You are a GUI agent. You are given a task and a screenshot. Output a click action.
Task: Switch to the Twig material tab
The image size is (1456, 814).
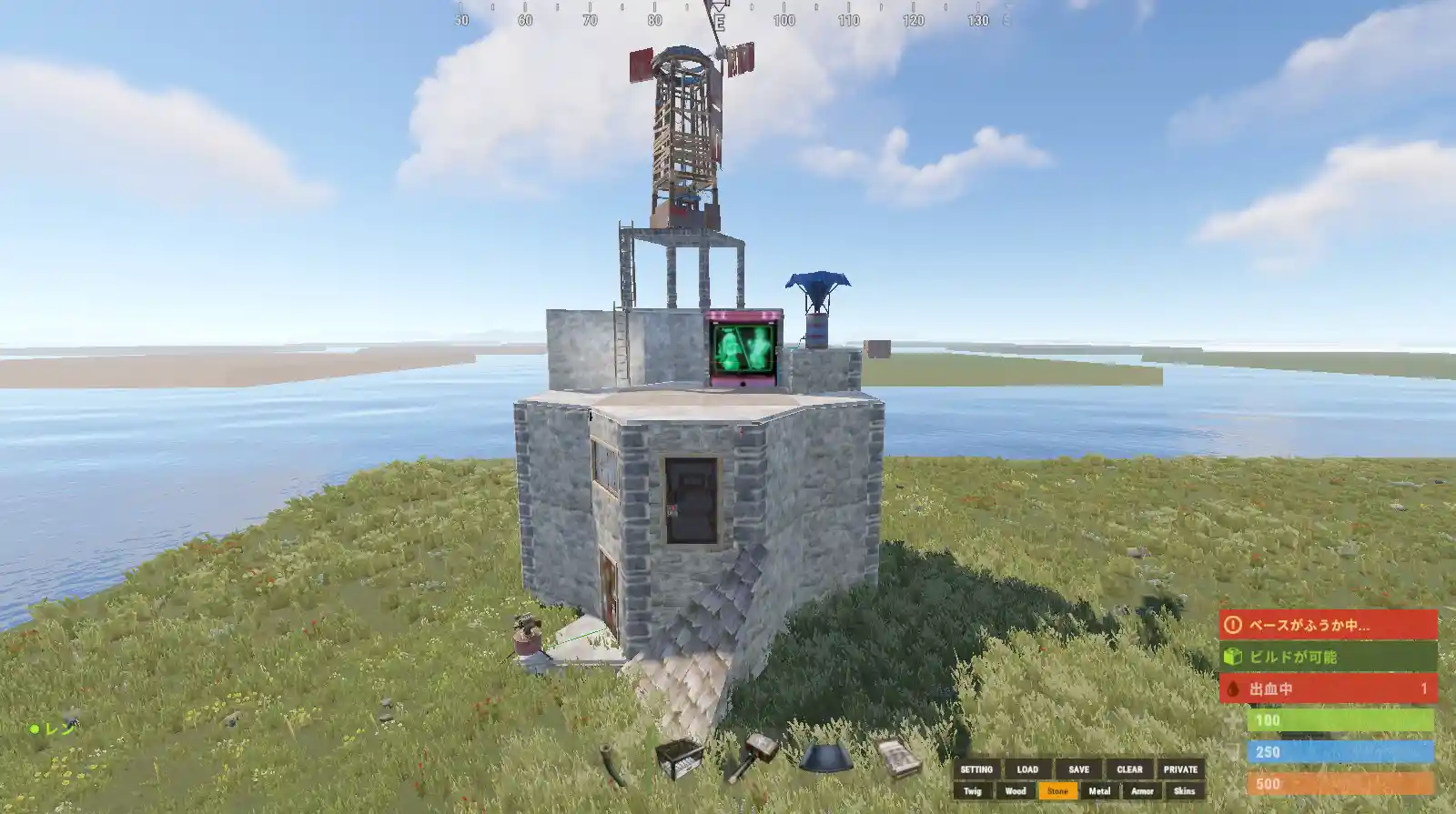coord(973,791)
